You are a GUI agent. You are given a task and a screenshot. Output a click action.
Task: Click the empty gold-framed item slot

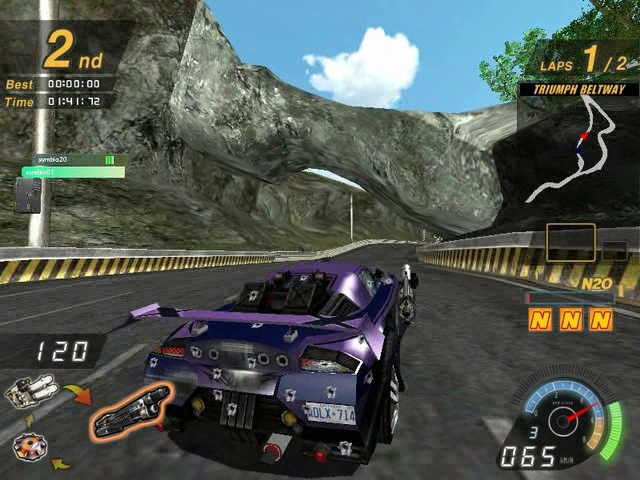click(570, 243)
